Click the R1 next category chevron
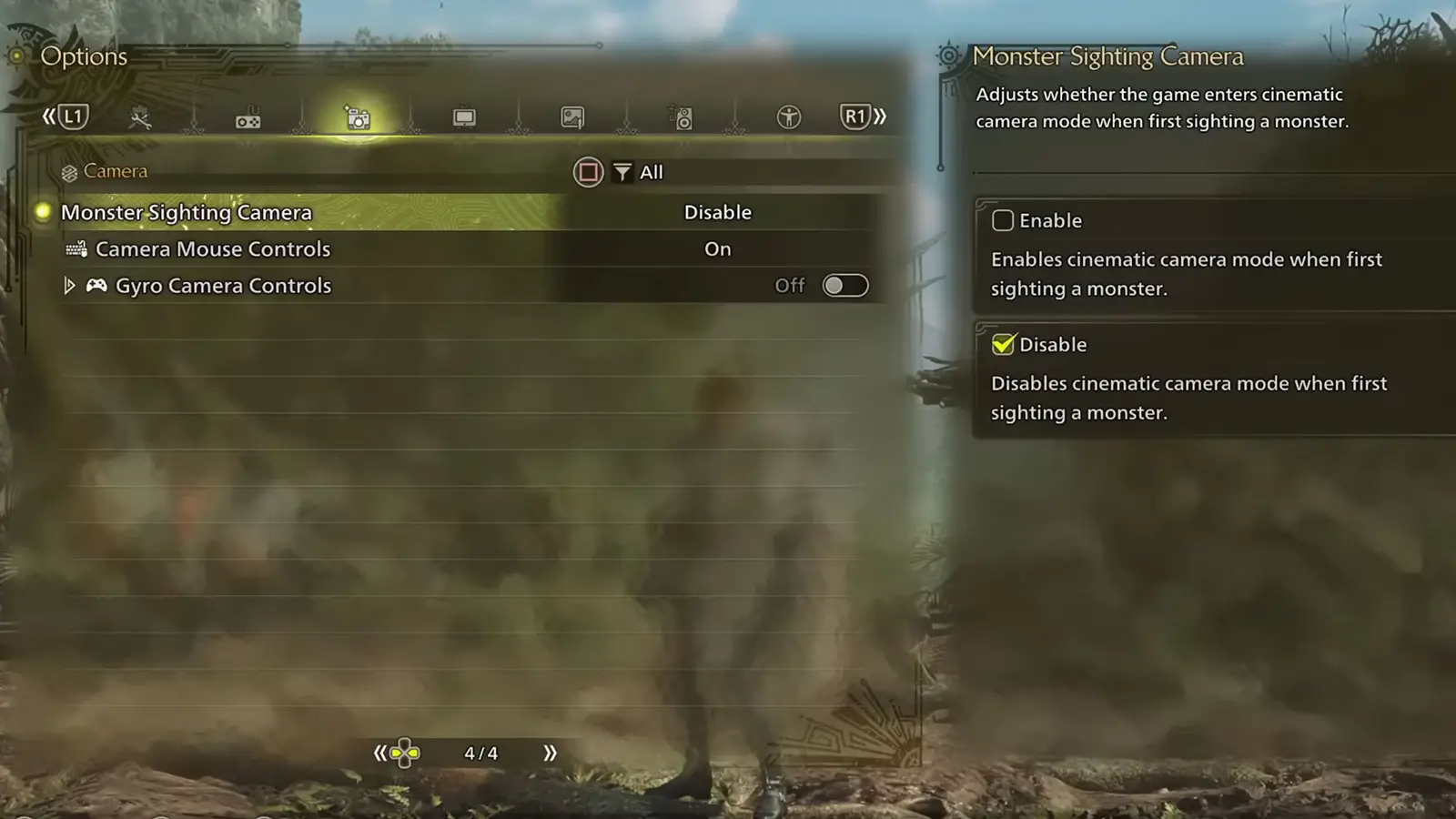The width and height of the screenshot is (1456, 819). point(863,116)
